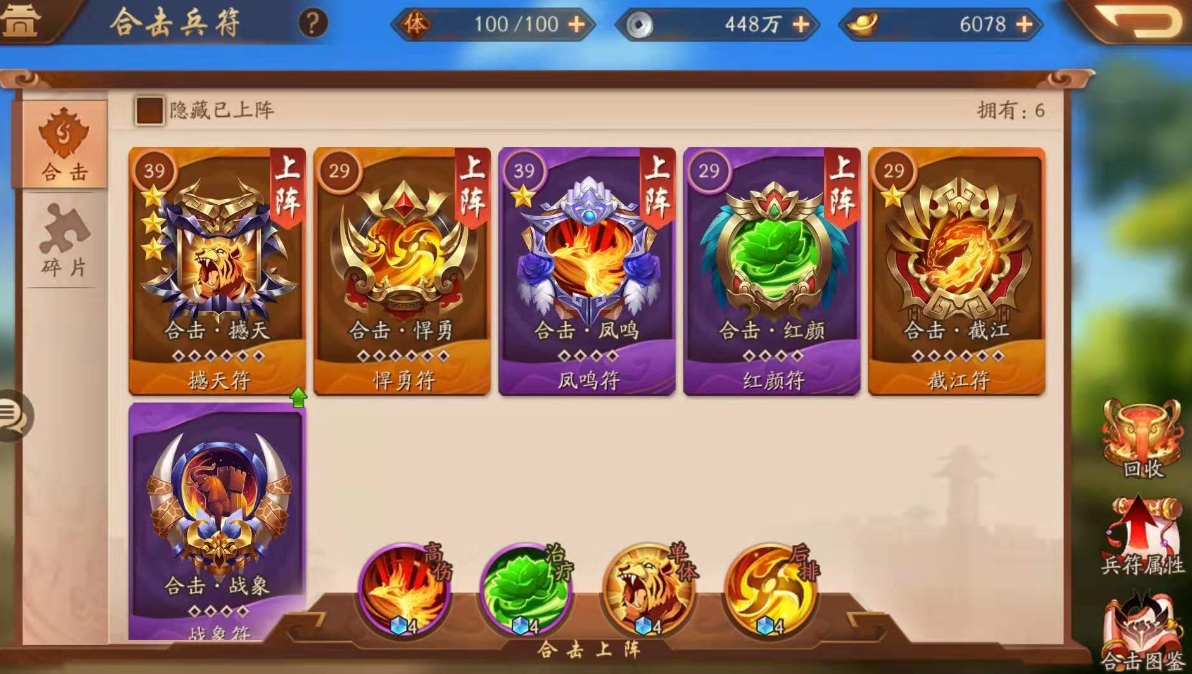Image resolution: width=1192 pixels, height=674 pixels.
Task: Add silver coins with the plus button
Action: [x=801, y=24]
